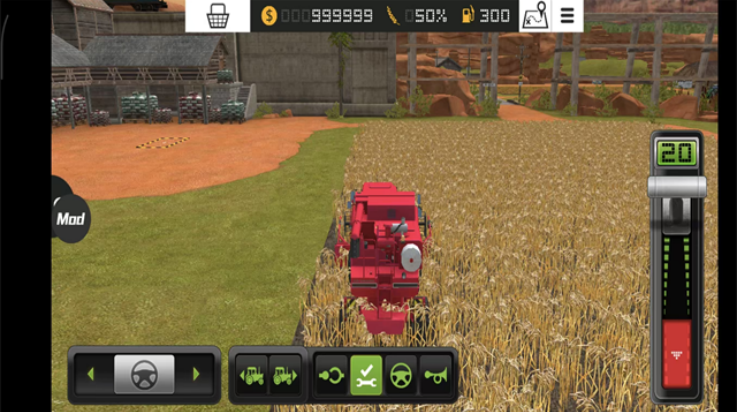Viewport: 737px width, 412px height.
Task: Click the attach implement hook icon
Action: tap(332, 375)
